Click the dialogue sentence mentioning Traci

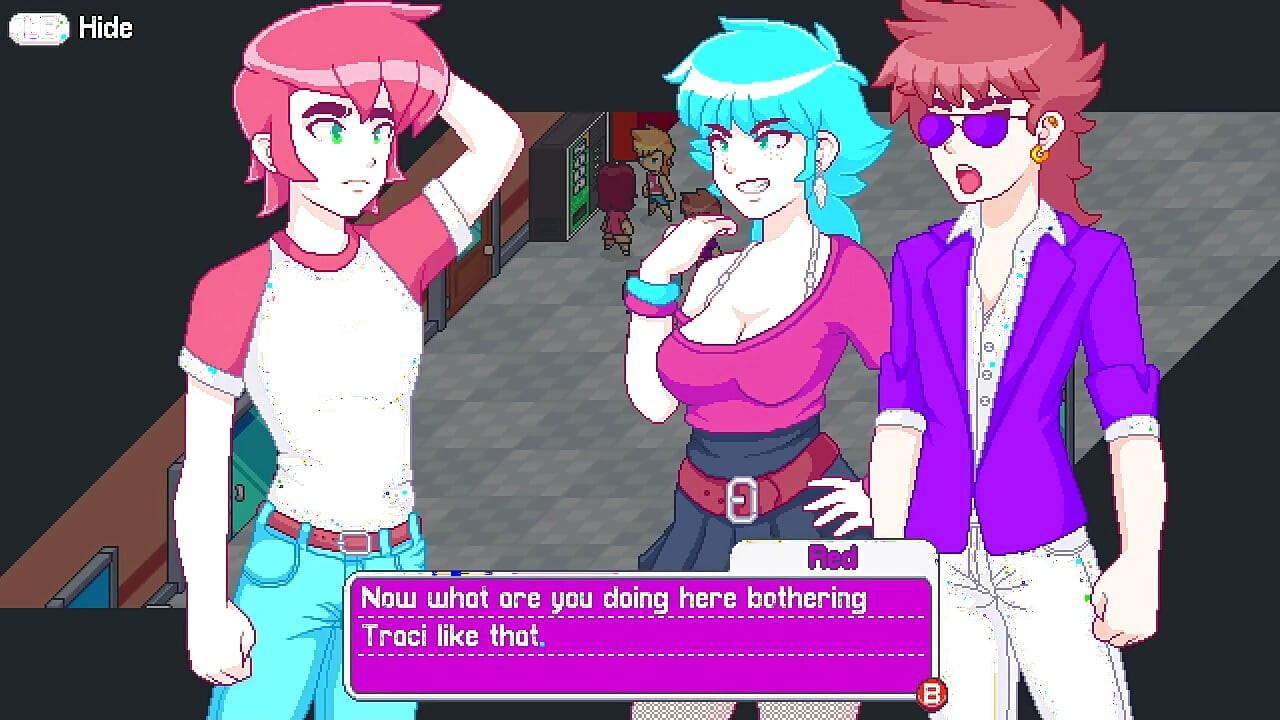pos(455,635)
